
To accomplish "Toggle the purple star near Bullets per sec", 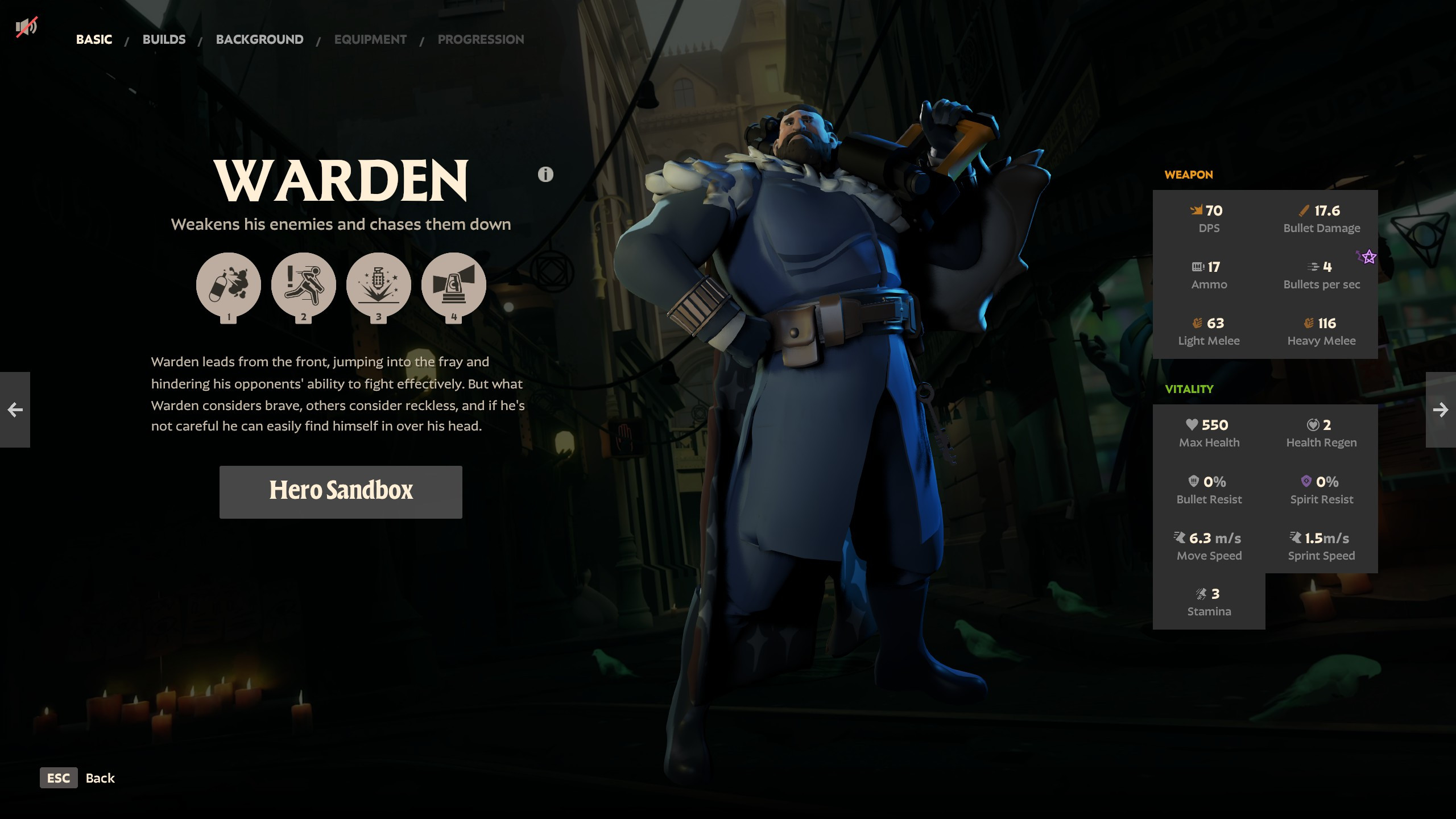I will point(1367,258).
